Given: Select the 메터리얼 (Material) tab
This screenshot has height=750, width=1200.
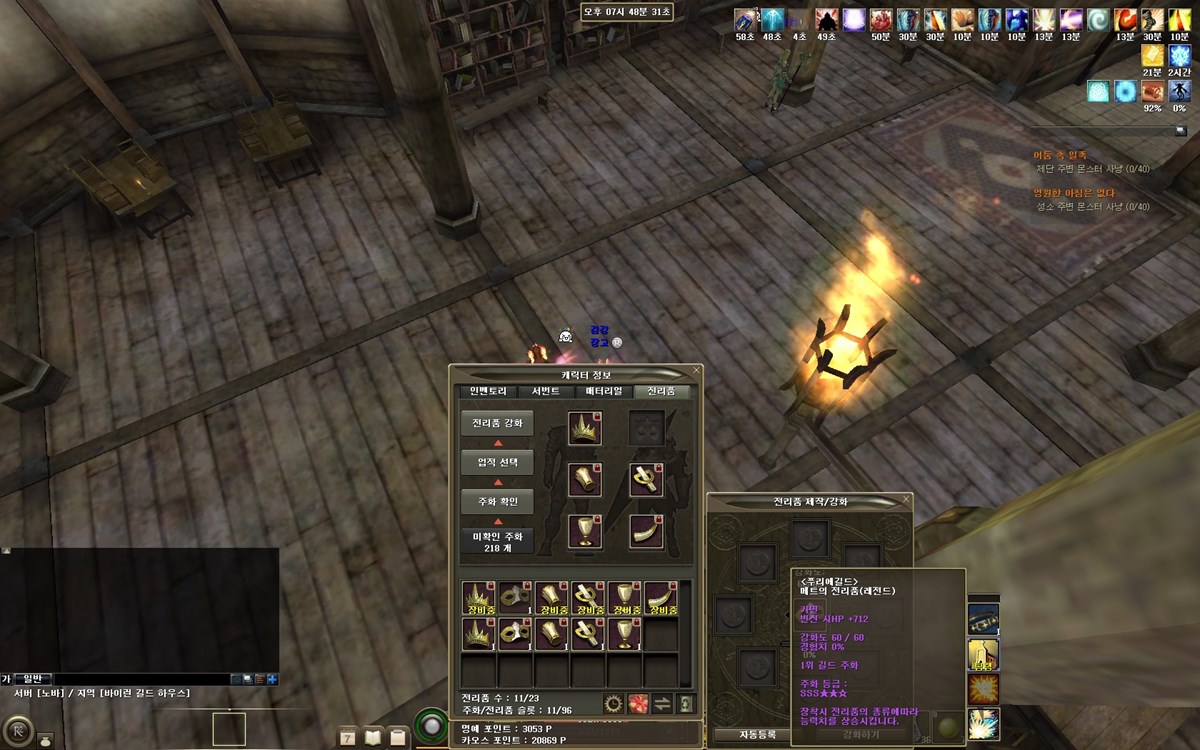Looking at the screenshot, I should click(x=604, y=391).
